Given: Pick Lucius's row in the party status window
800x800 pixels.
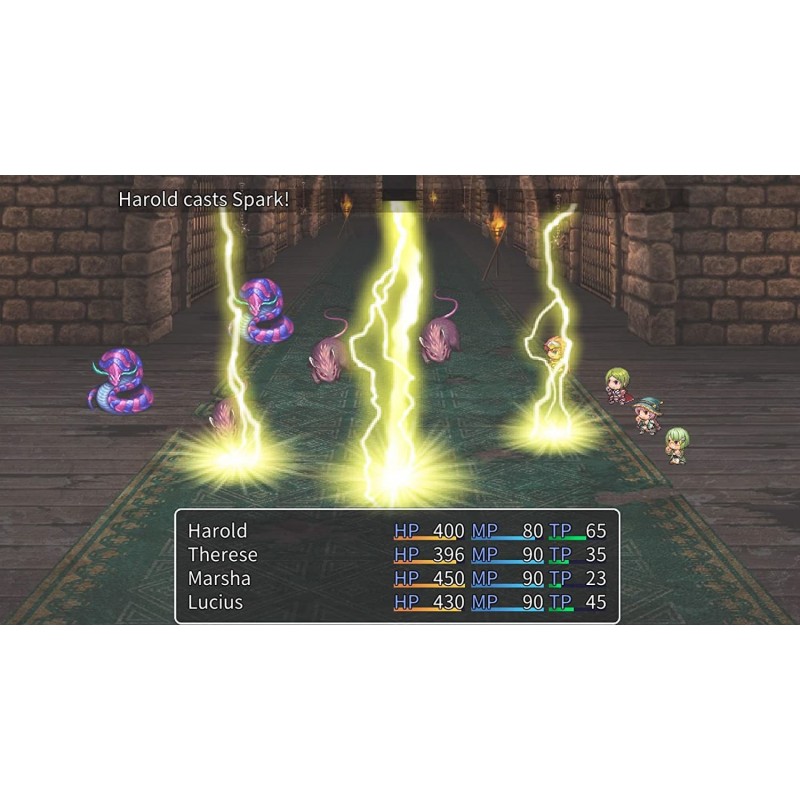Looking at the screenshot, I should tap(396, 603).
